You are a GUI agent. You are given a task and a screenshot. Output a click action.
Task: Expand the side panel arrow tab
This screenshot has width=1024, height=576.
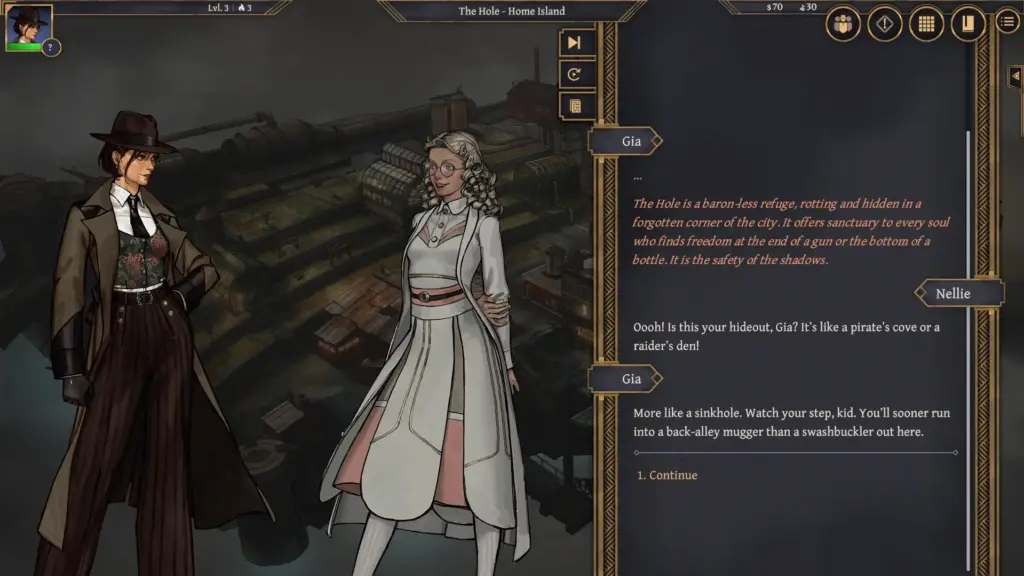point(1016,77)
